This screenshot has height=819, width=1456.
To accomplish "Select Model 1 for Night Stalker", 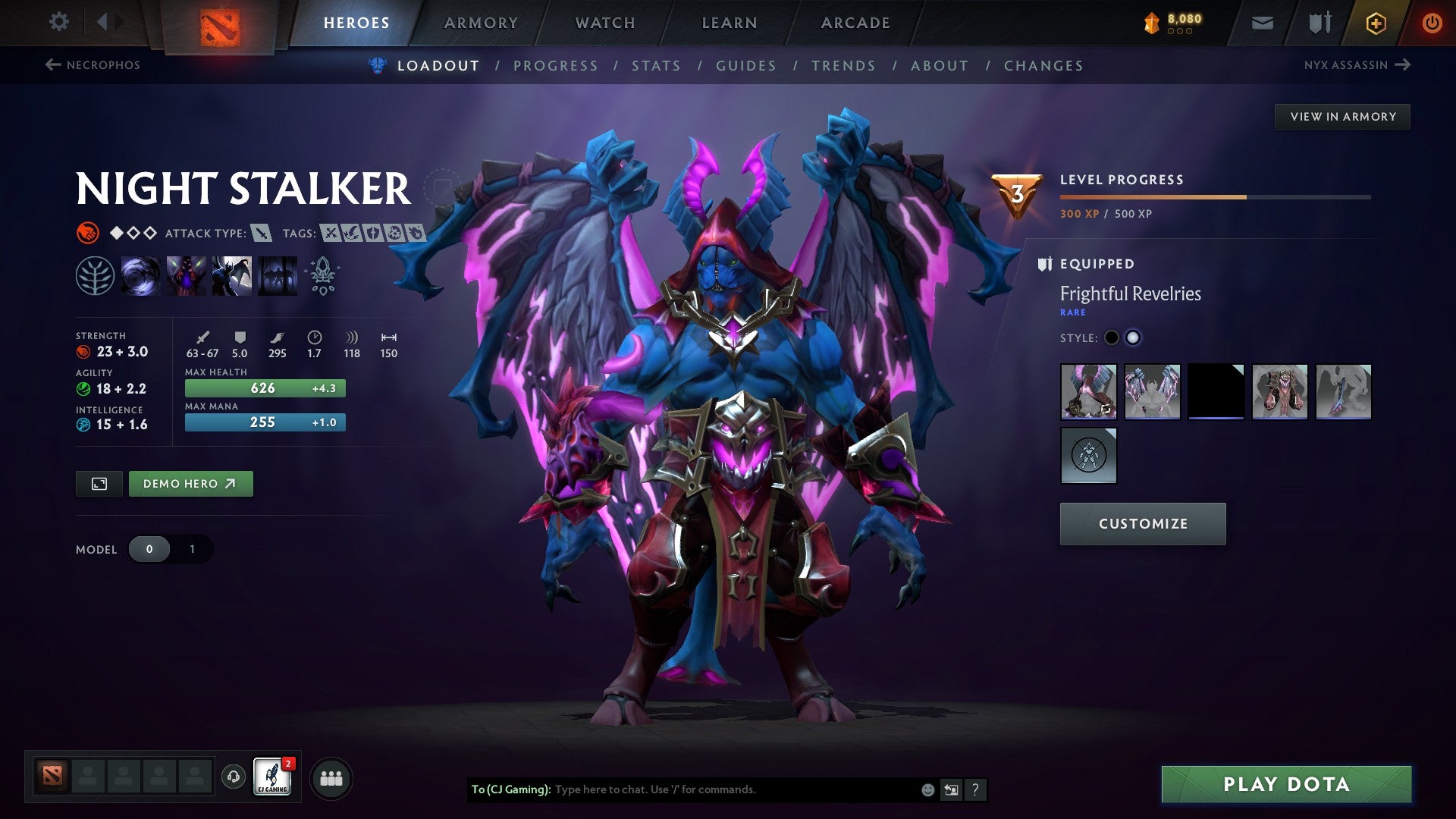I will 192,549.
